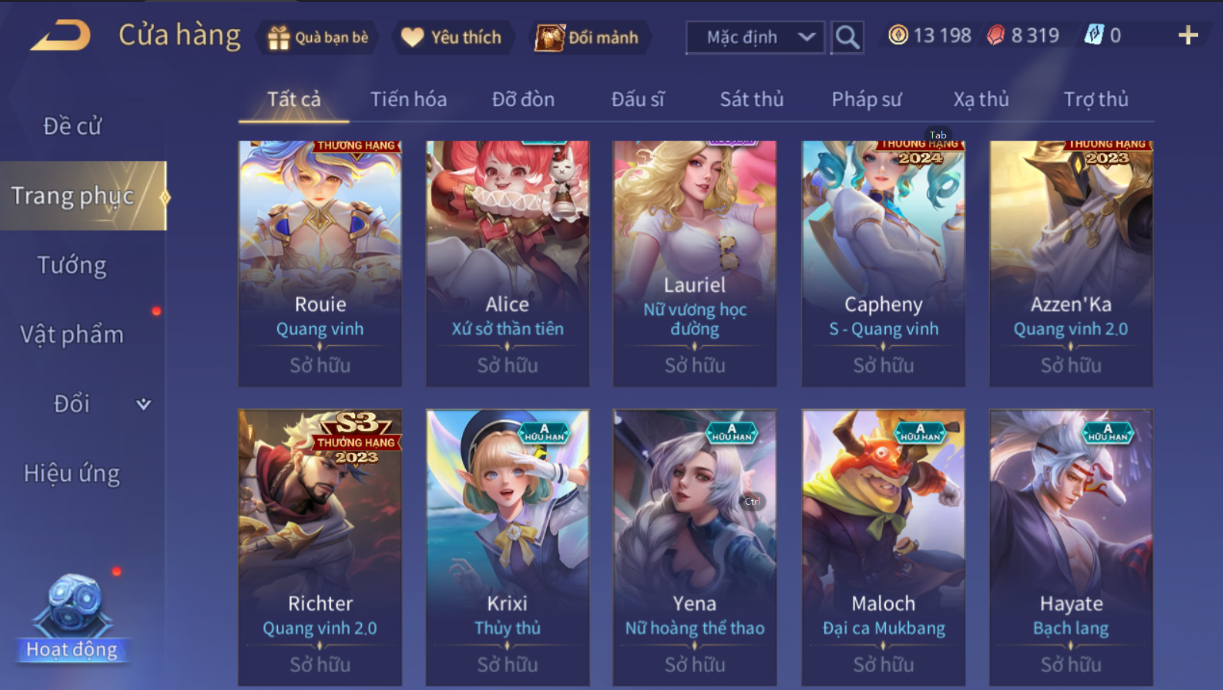Select the Rouie Quang vinh skin card
The height and width of the screenshot is (690, 1223).
point(320,264)
